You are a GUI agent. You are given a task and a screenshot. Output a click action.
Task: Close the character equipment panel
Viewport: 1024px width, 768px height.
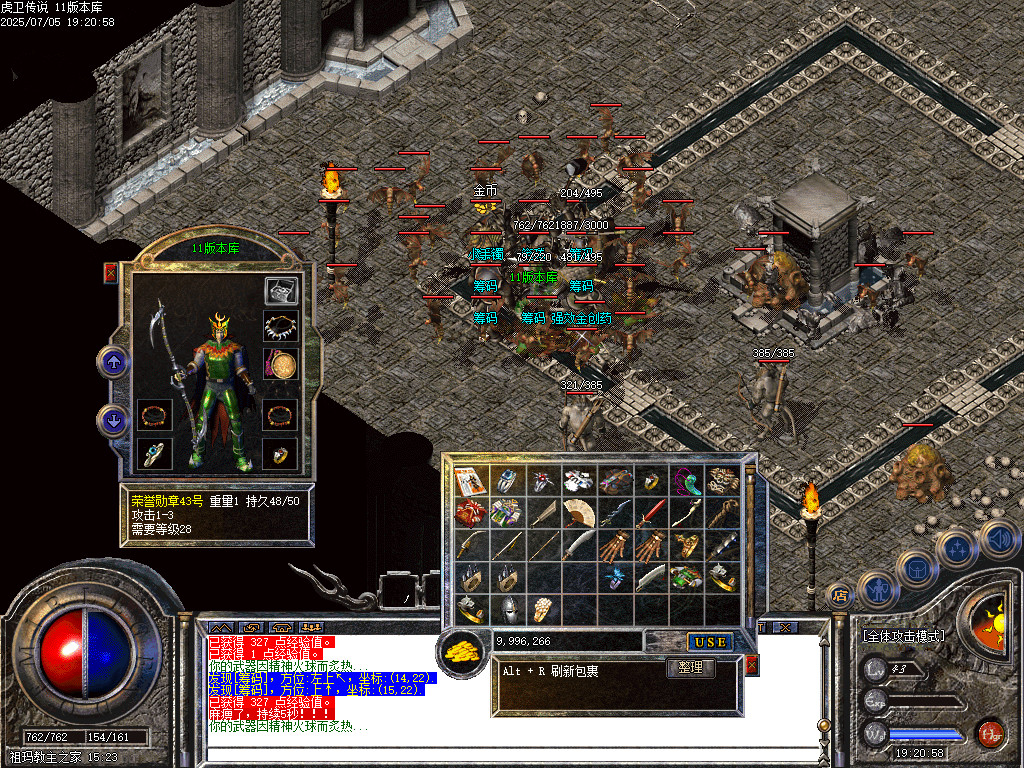(x=110, y=272)
